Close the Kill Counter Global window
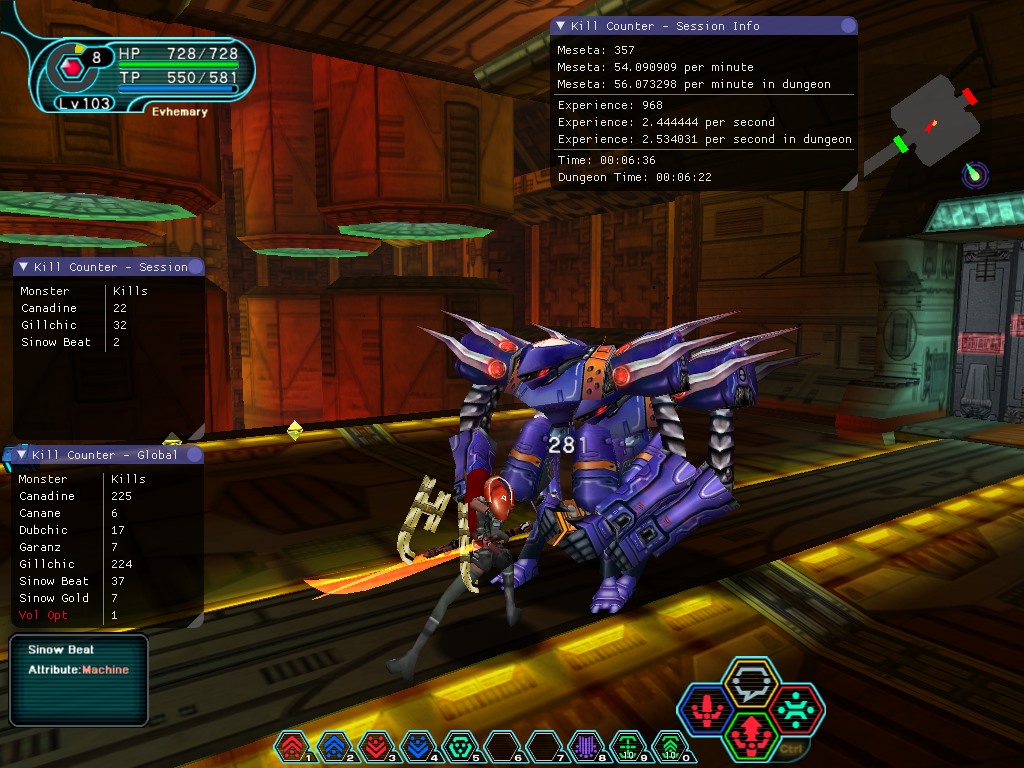Screen dimensions: 1024x768 point(196,455)
